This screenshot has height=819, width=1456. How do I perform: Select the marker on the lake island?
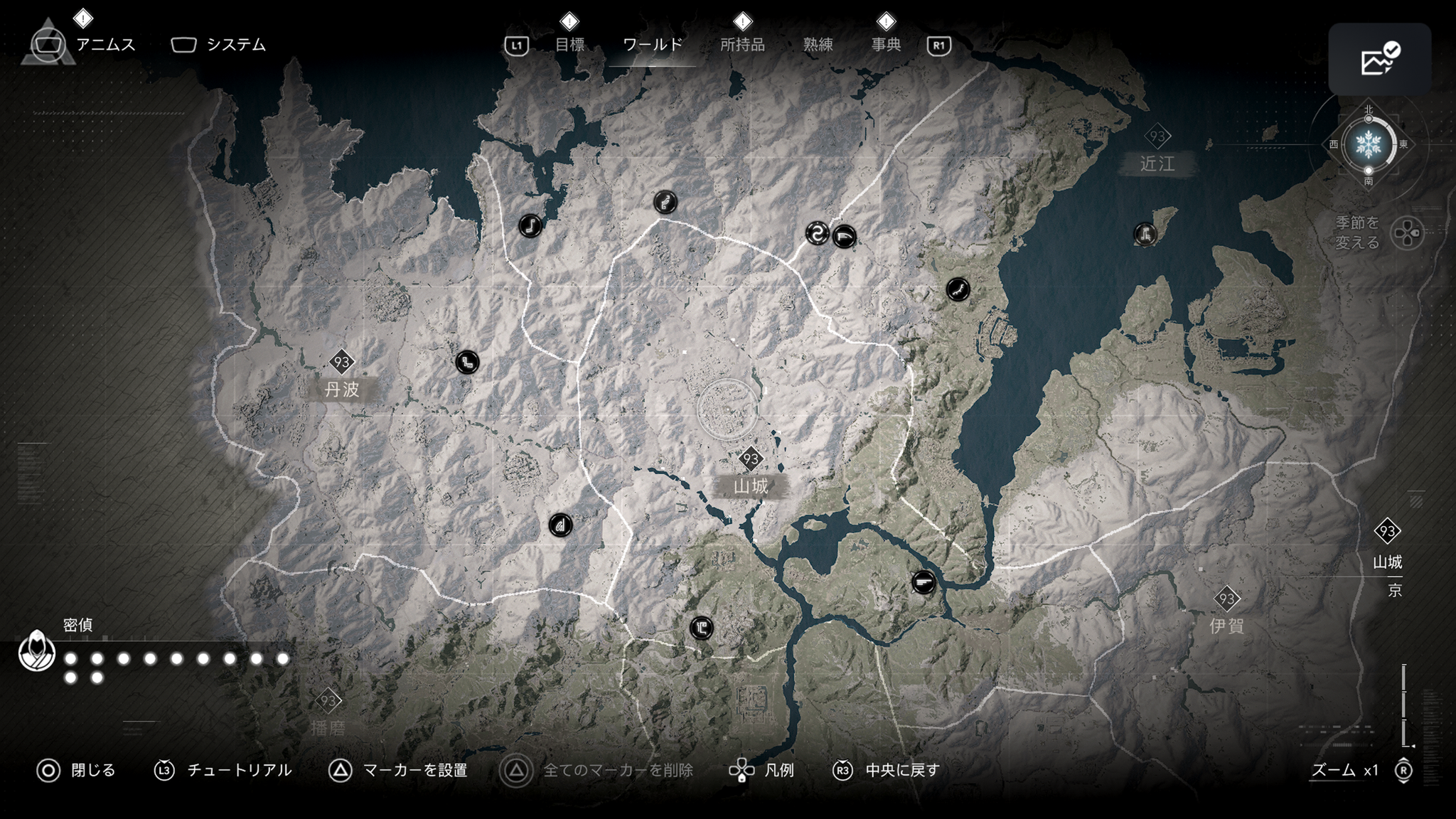click(1145, 234)
